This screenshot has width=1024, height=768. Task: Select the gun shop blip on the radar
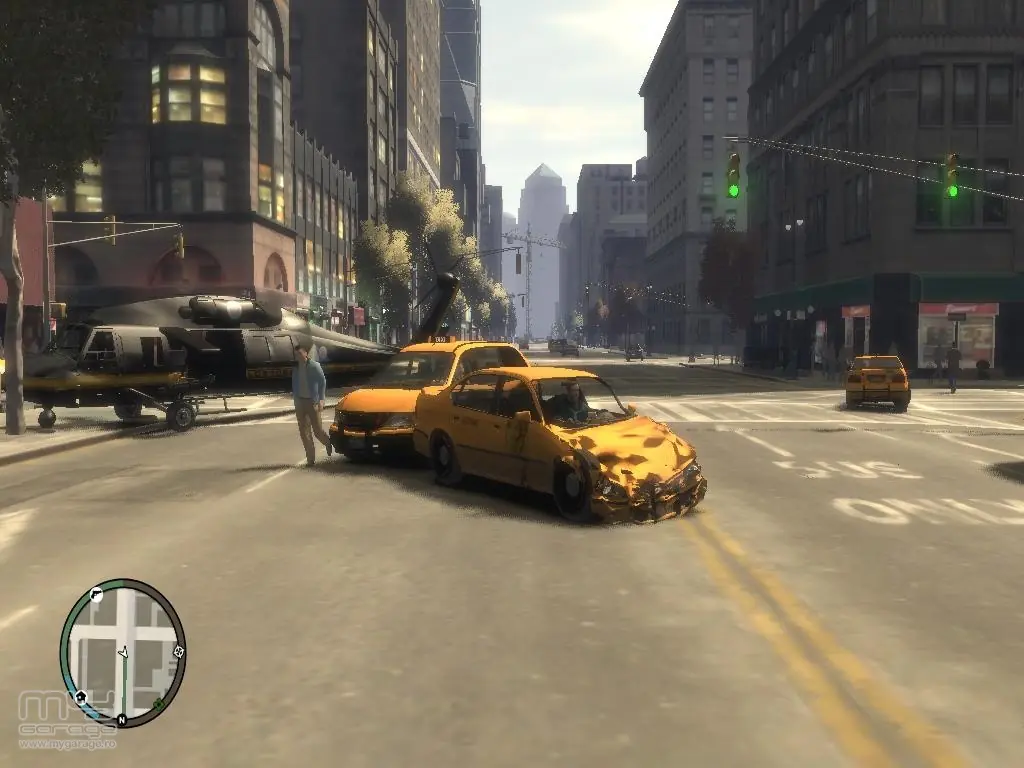tap(96, 594)
